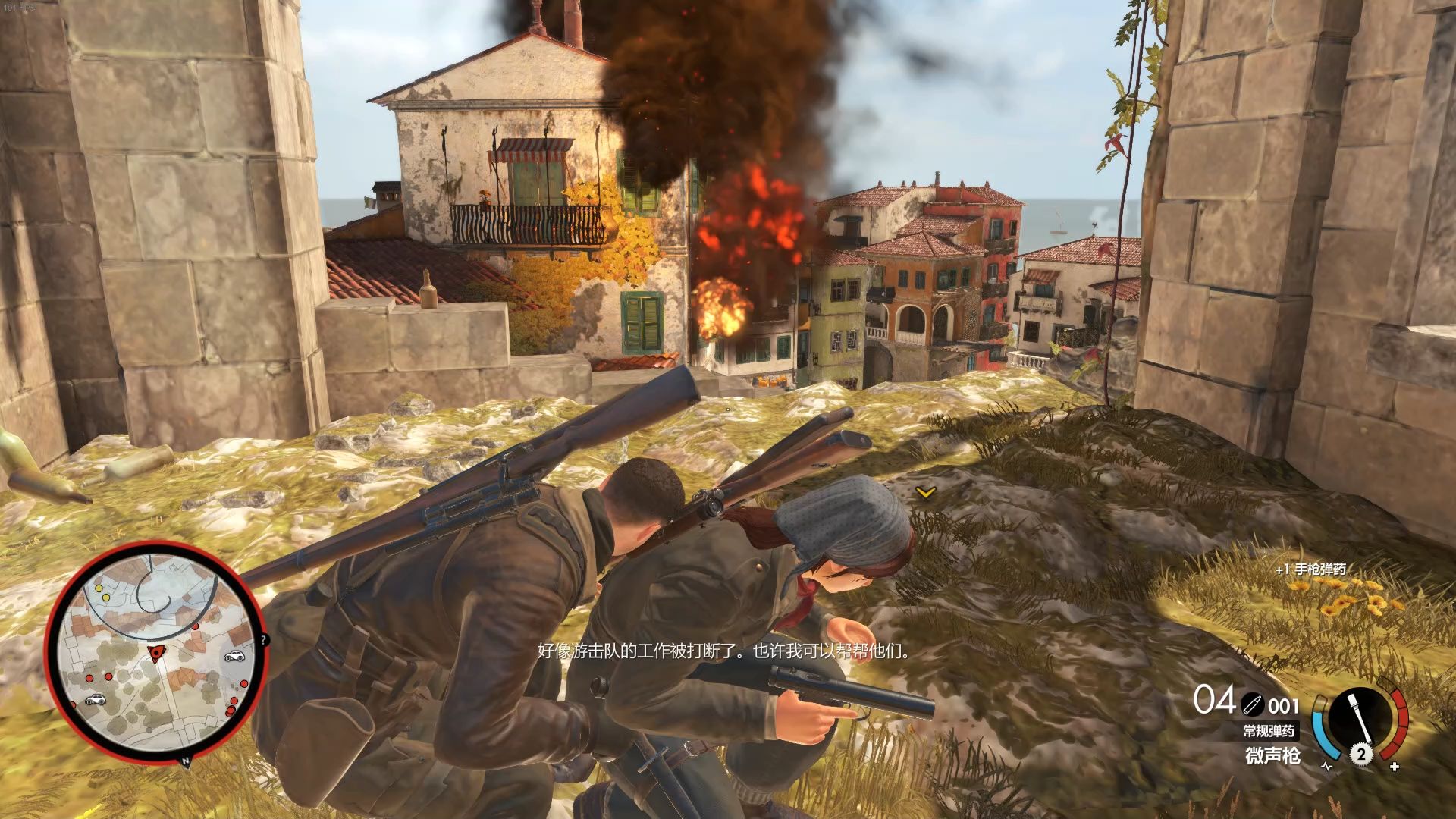This screenshot has width=1456, height=819.
Task: Click the north compass marker on the minimap
Action: [x=184, y=759]
